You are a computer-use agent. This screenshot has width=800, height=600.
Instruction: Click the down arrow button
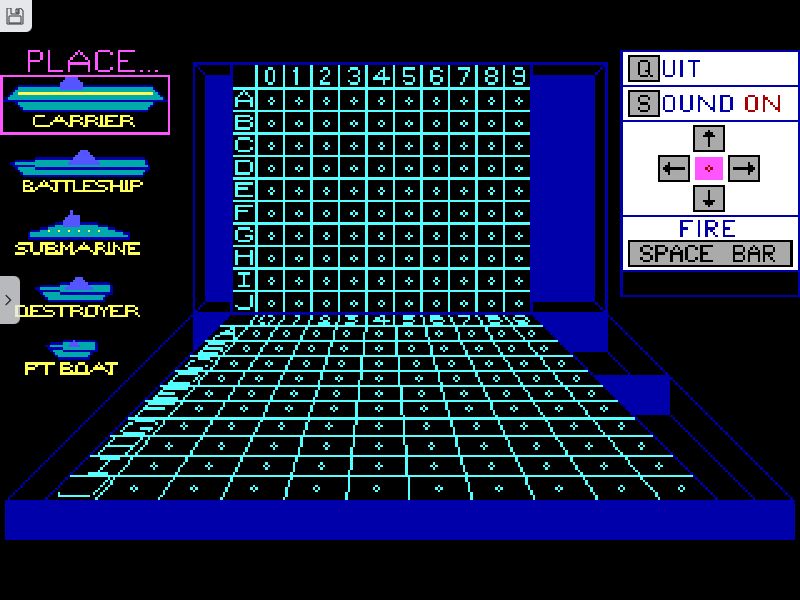tap(708, 198)
